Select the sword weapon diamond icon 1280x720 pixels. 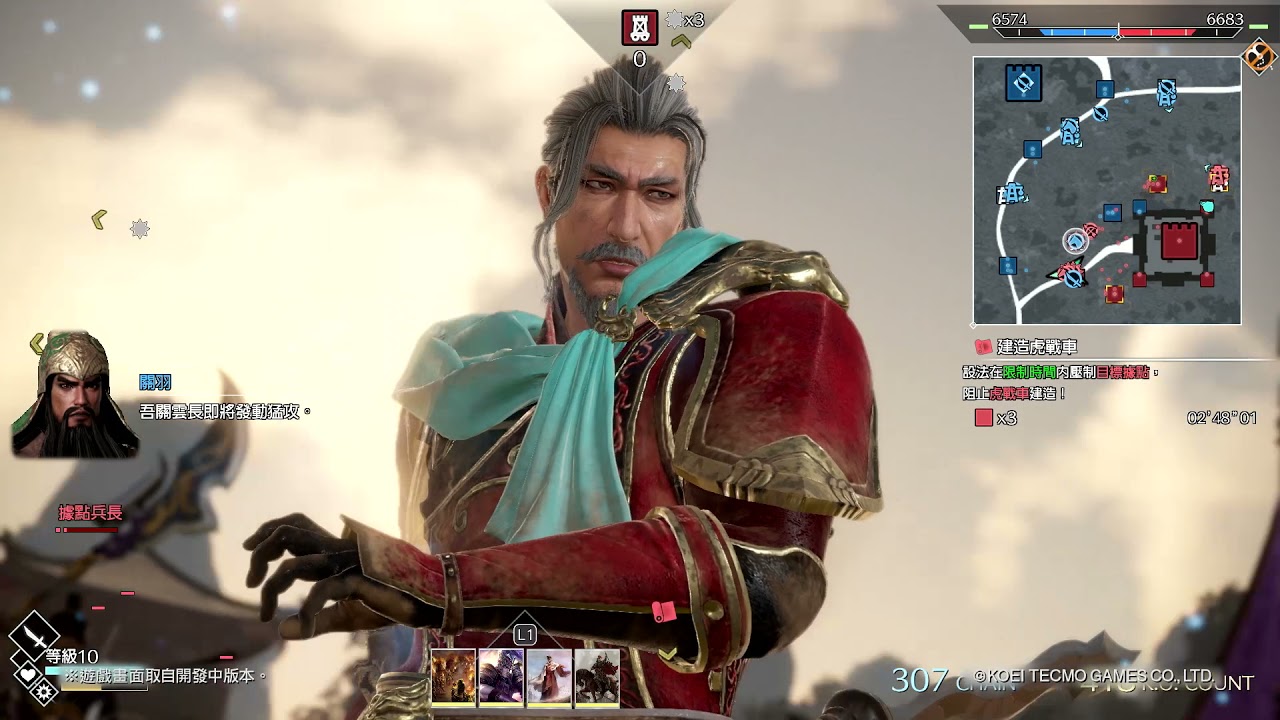(x=34, y=634)
